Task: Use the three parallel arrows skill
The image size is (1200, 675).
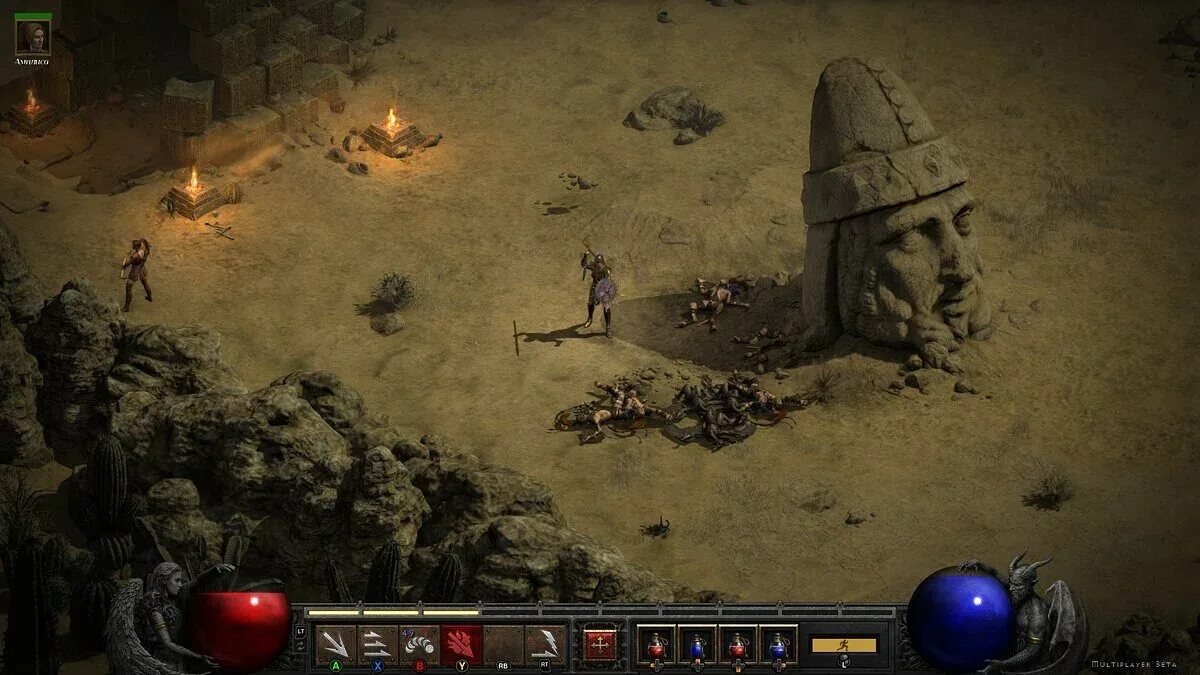Action: [377, 644]
